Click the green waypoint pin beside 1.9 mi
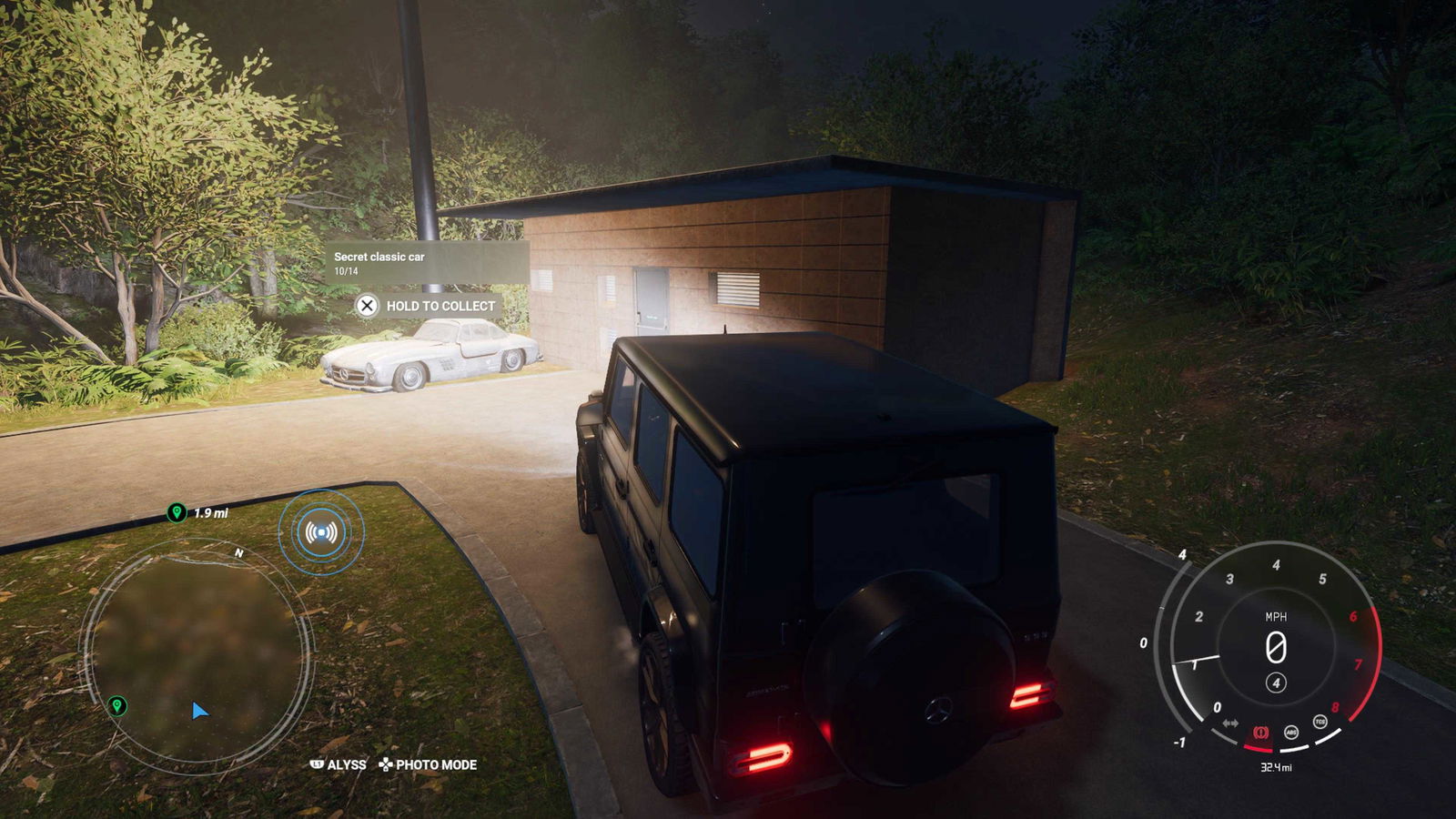Image resolution: width=1456 pixels, height=819 pixels. [177, 513]
